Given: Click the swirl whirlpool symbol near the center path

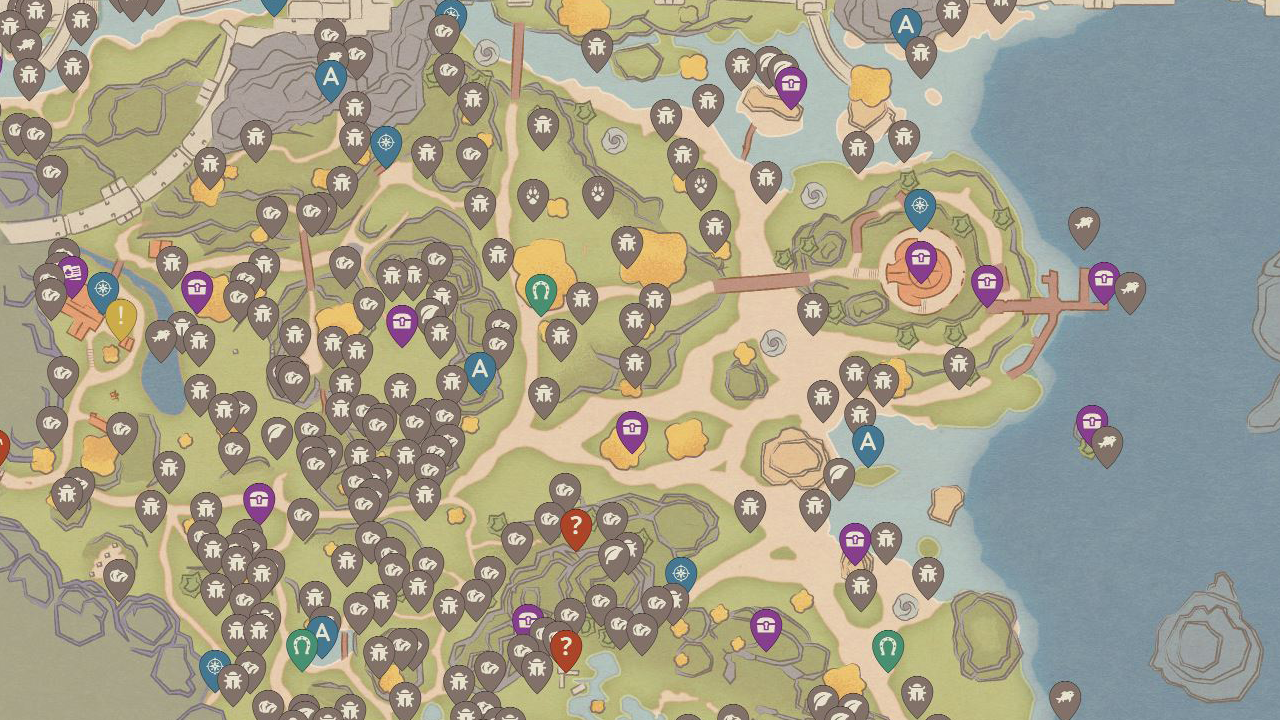Looking at the screenshot, I should pos(773,343).
